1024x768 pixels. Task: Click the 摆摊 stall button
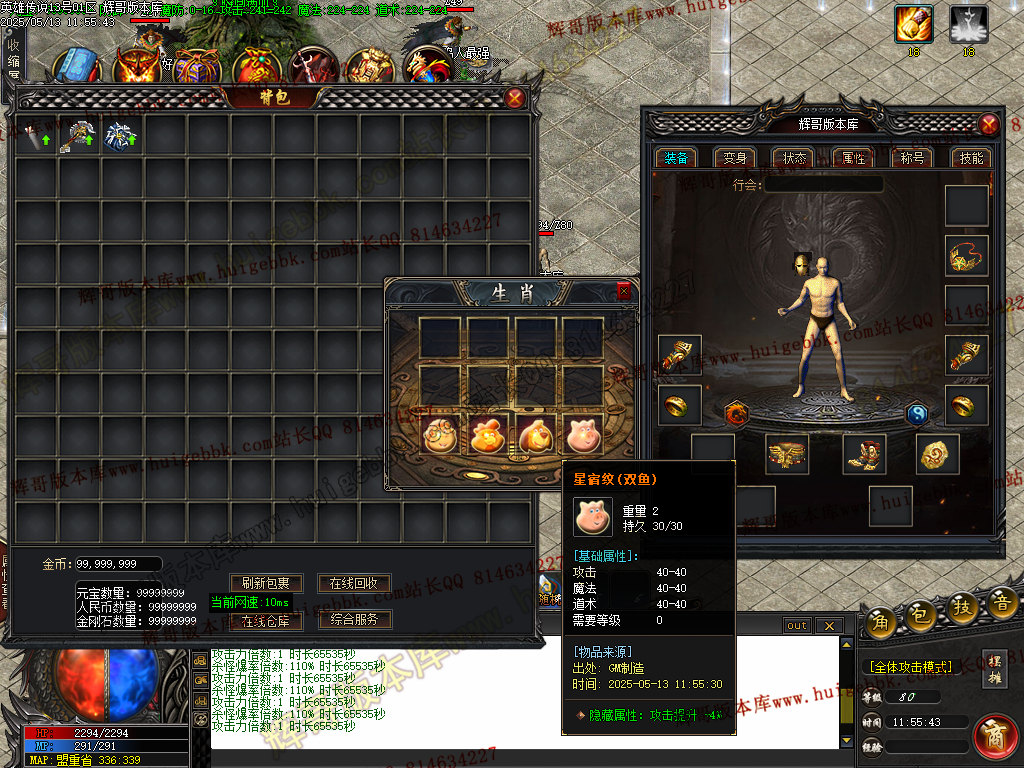click(x=995, y=667)
